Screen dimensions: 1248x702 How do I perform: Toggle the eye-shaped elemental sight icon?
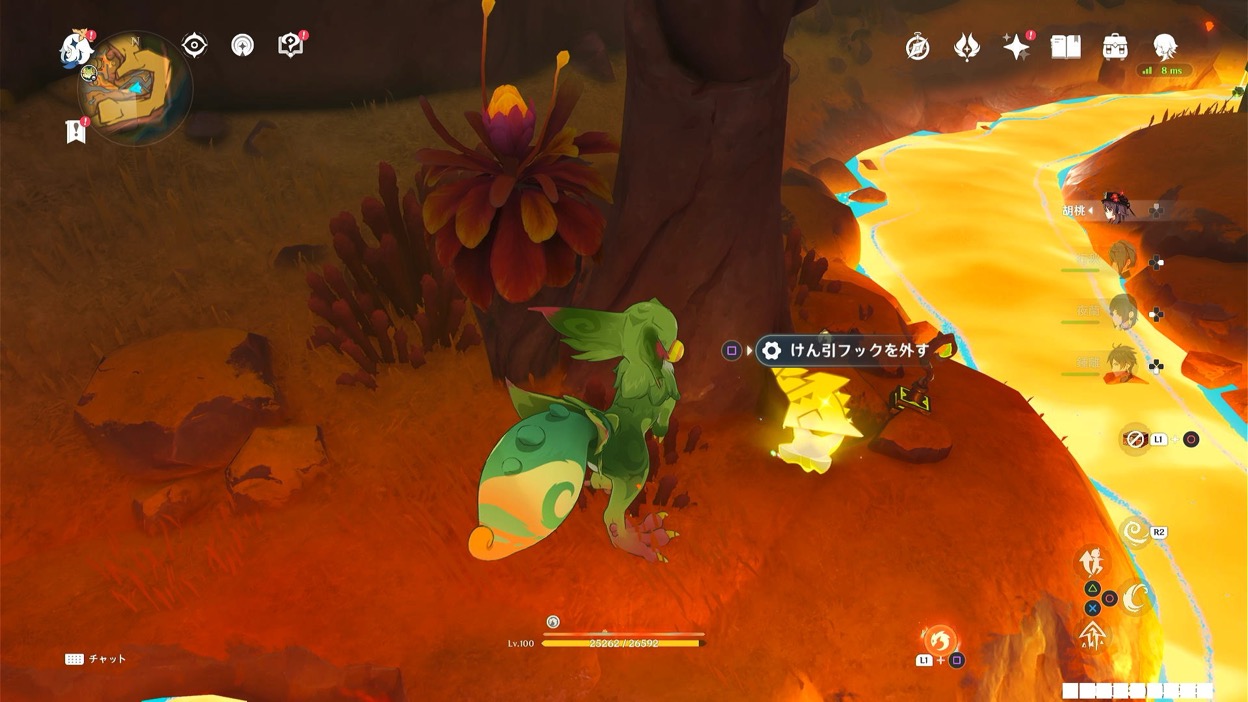(194, 45)
